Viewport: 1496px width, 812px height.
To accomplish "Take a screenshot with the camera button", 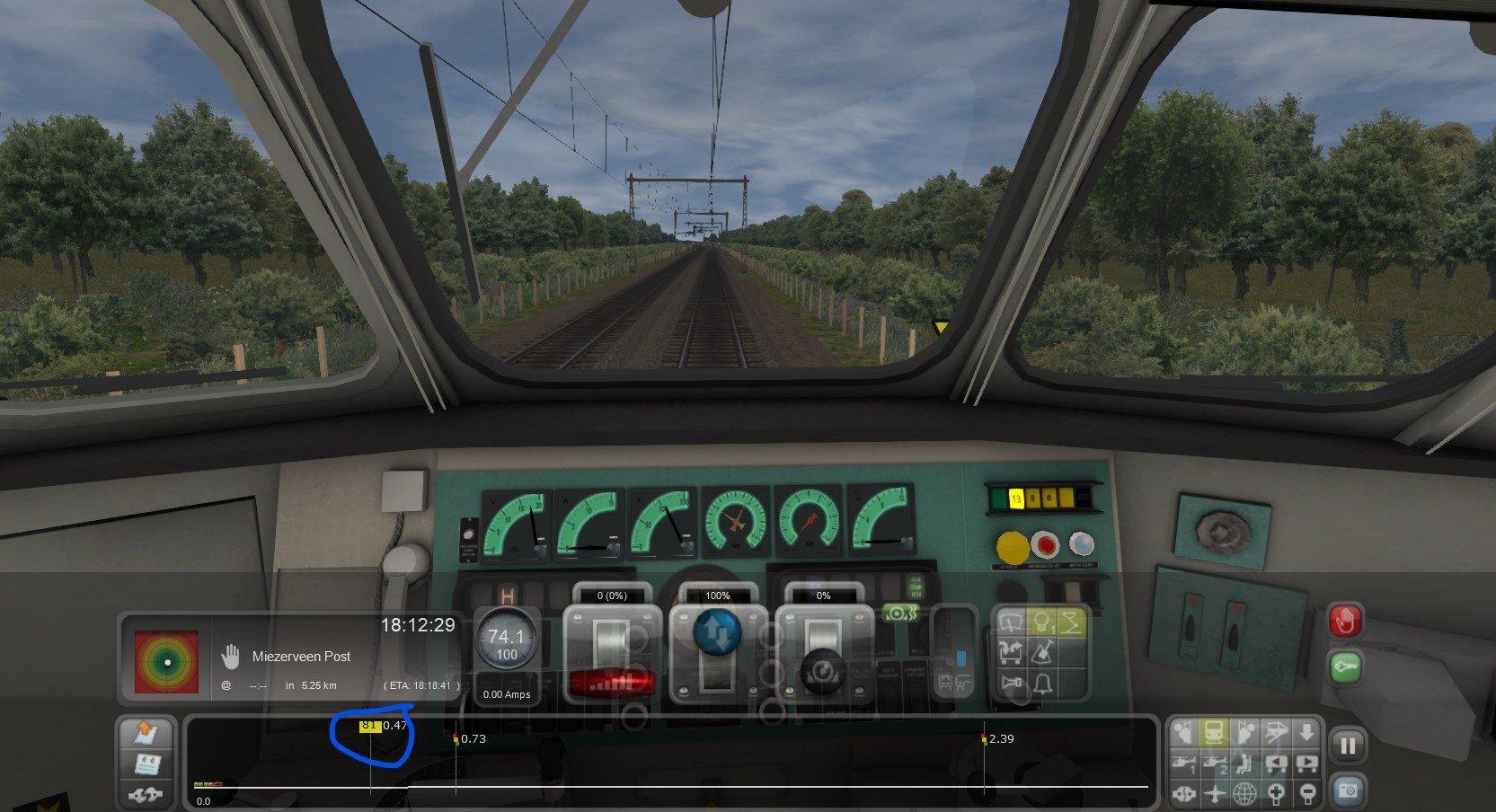I will (1348, 790).
